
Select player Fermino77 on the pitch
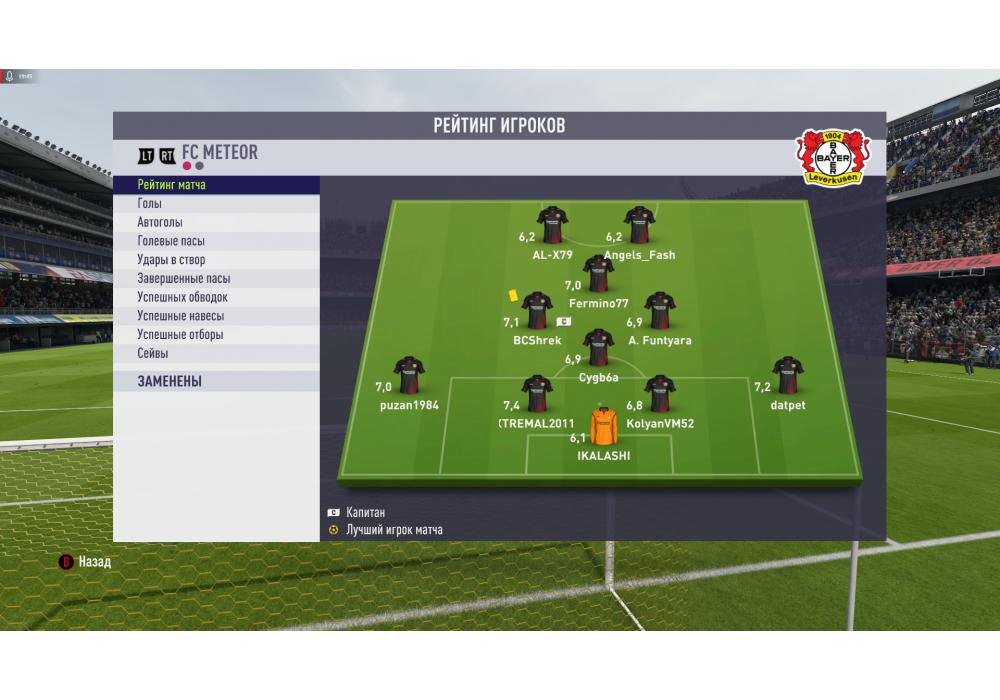pyautogui.click(x=598, y=273)
